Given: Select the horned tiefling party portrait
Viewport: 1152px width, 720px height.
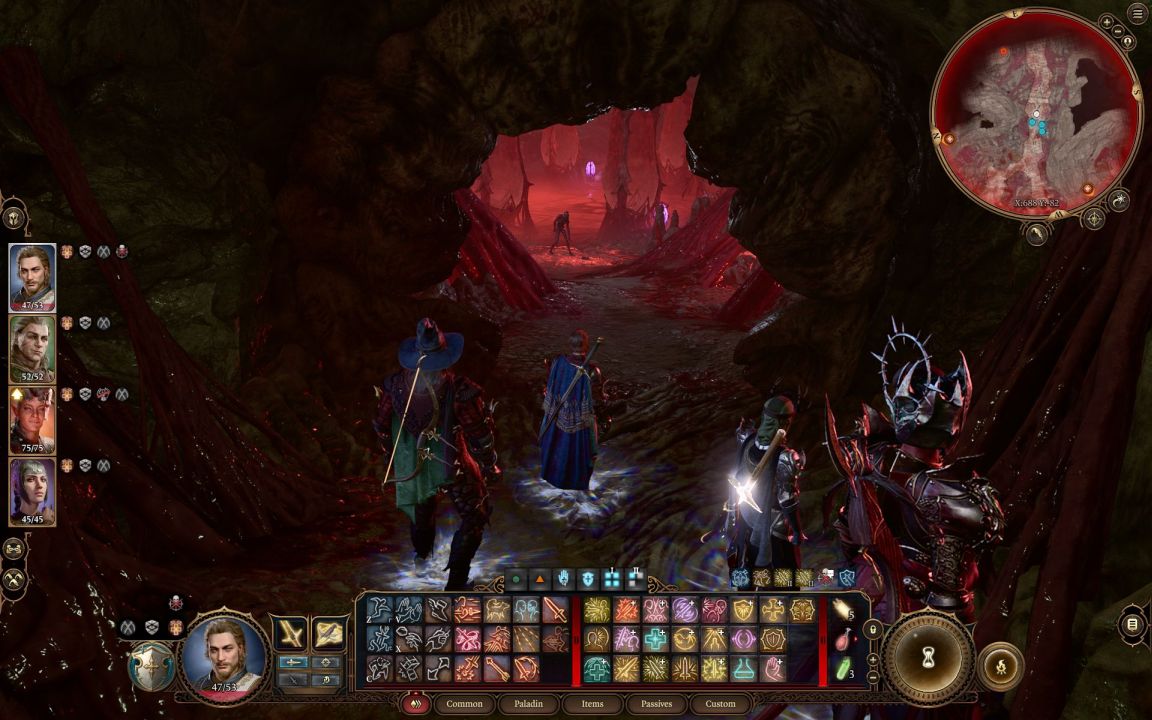Looking at the screenshot, I should point(32,420).
